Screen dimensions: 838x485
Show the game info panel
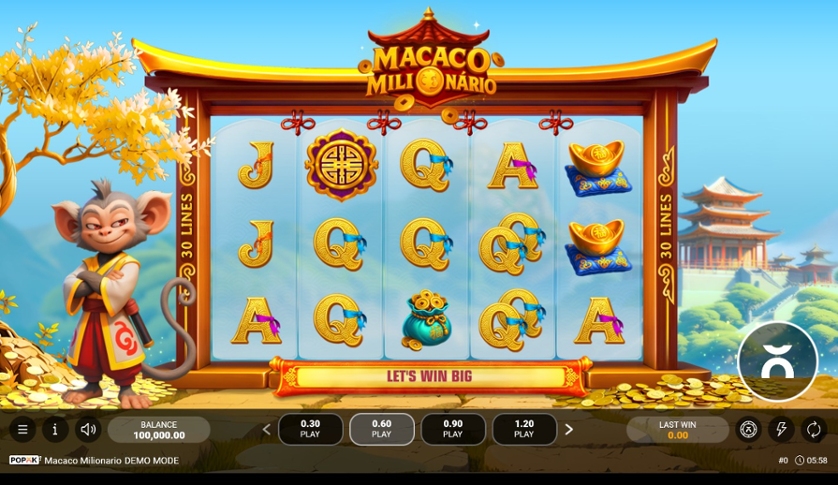[55, 430]
